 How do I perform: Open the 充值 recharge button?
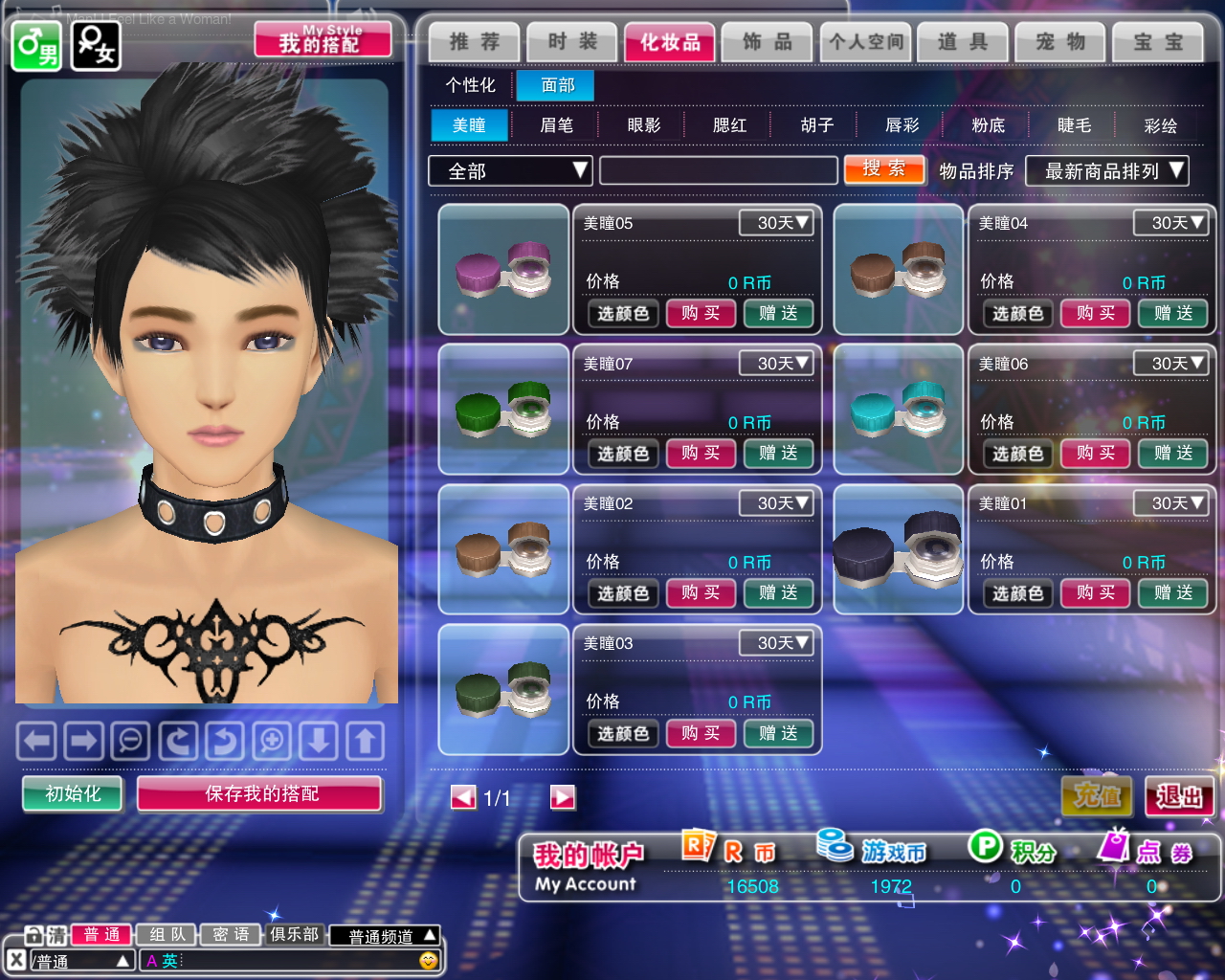(1097, 796)
